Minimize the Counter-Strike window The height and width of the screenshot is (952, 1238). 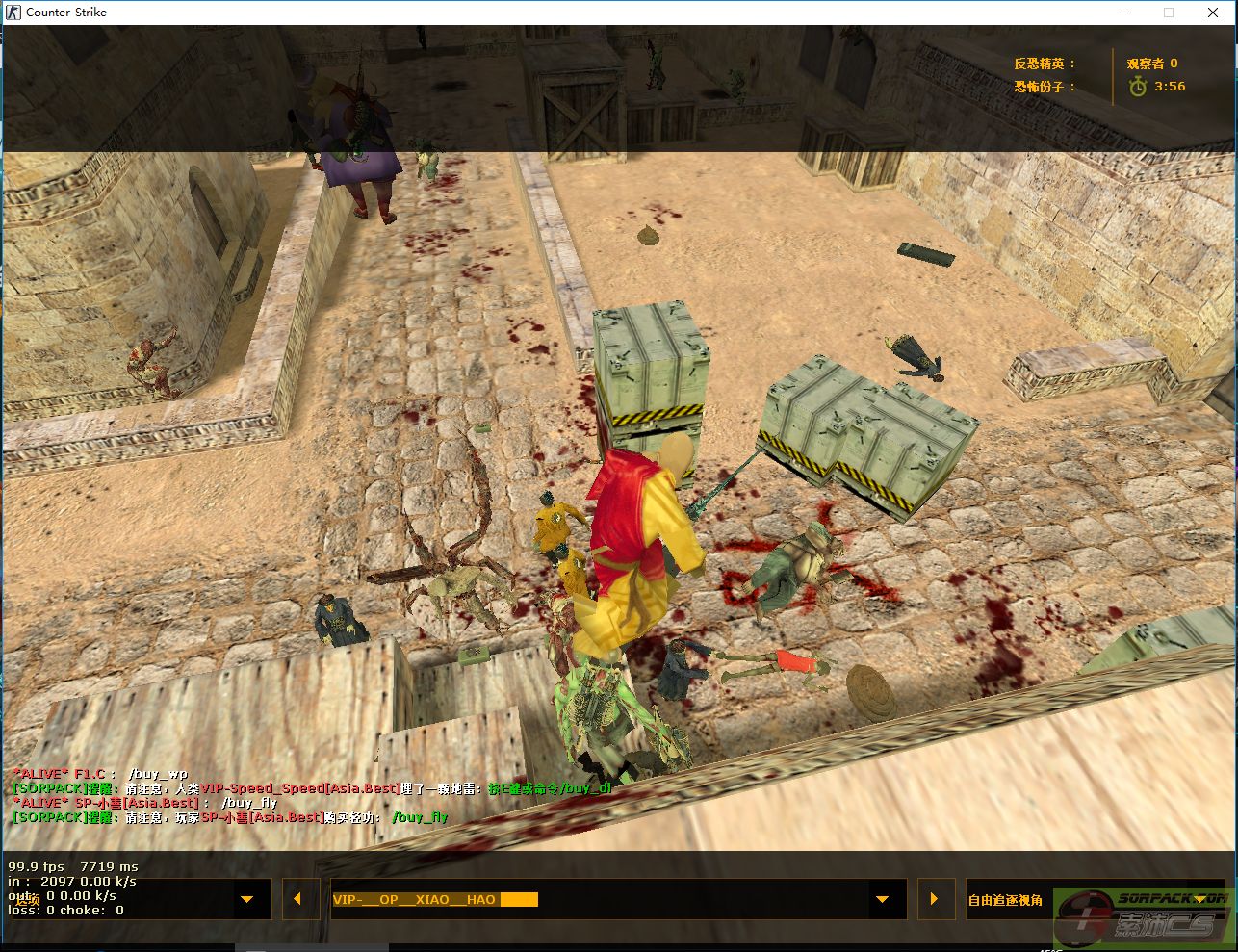[1123, 13]
